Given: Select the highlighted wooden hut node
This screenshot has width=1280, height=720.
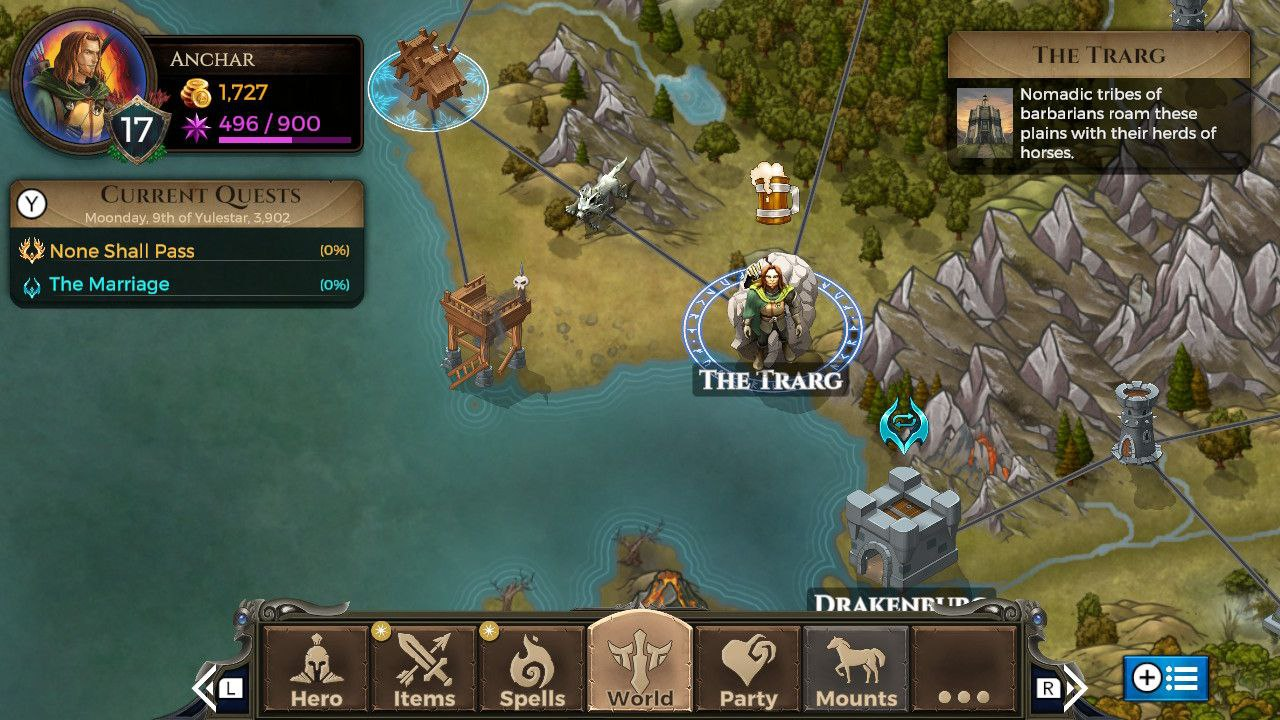Looking at the screenshot, I should click(427, 75).
